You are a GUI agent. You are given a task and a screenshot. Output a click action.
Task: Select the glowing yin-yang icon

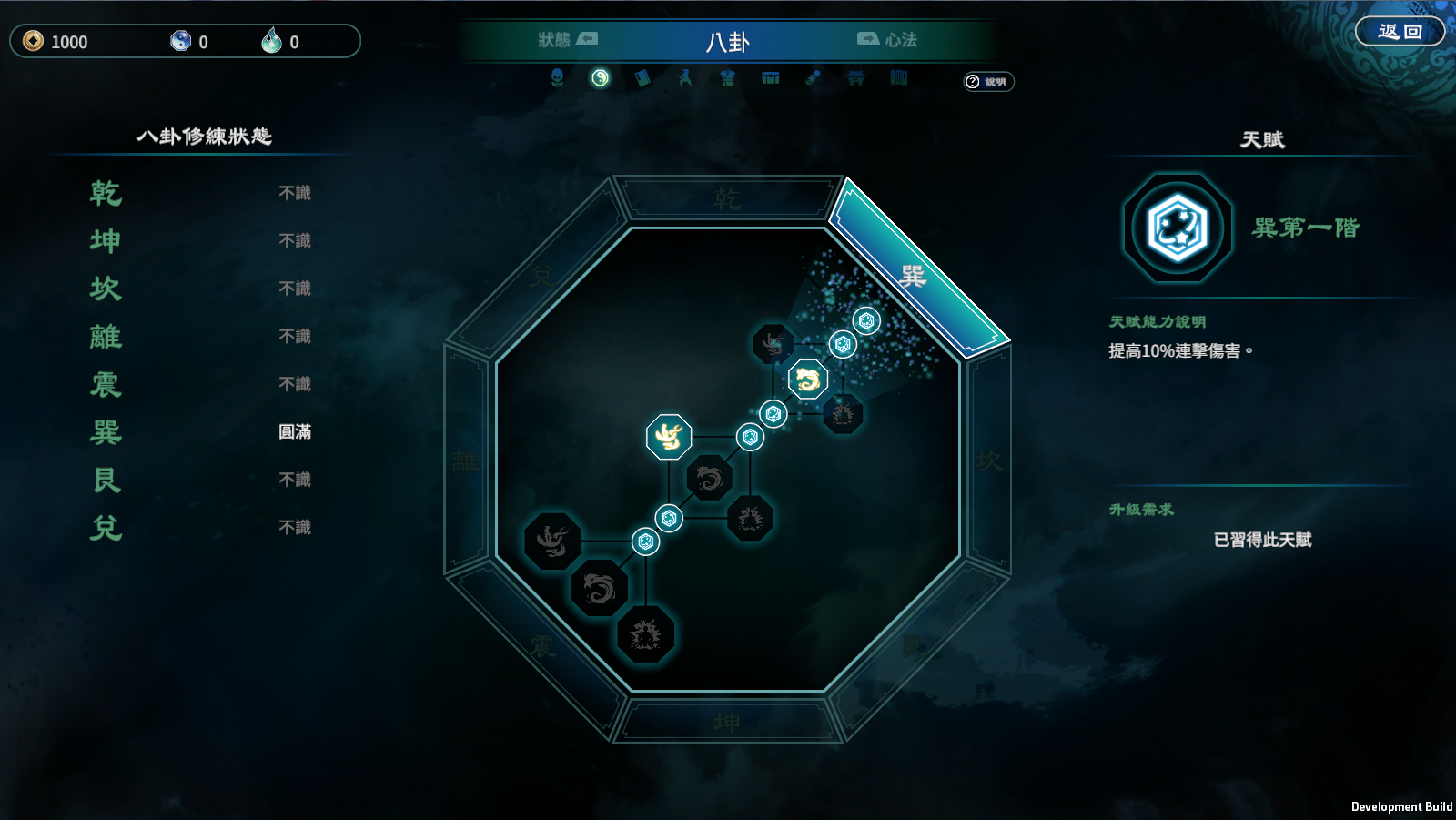pos(600,78)
